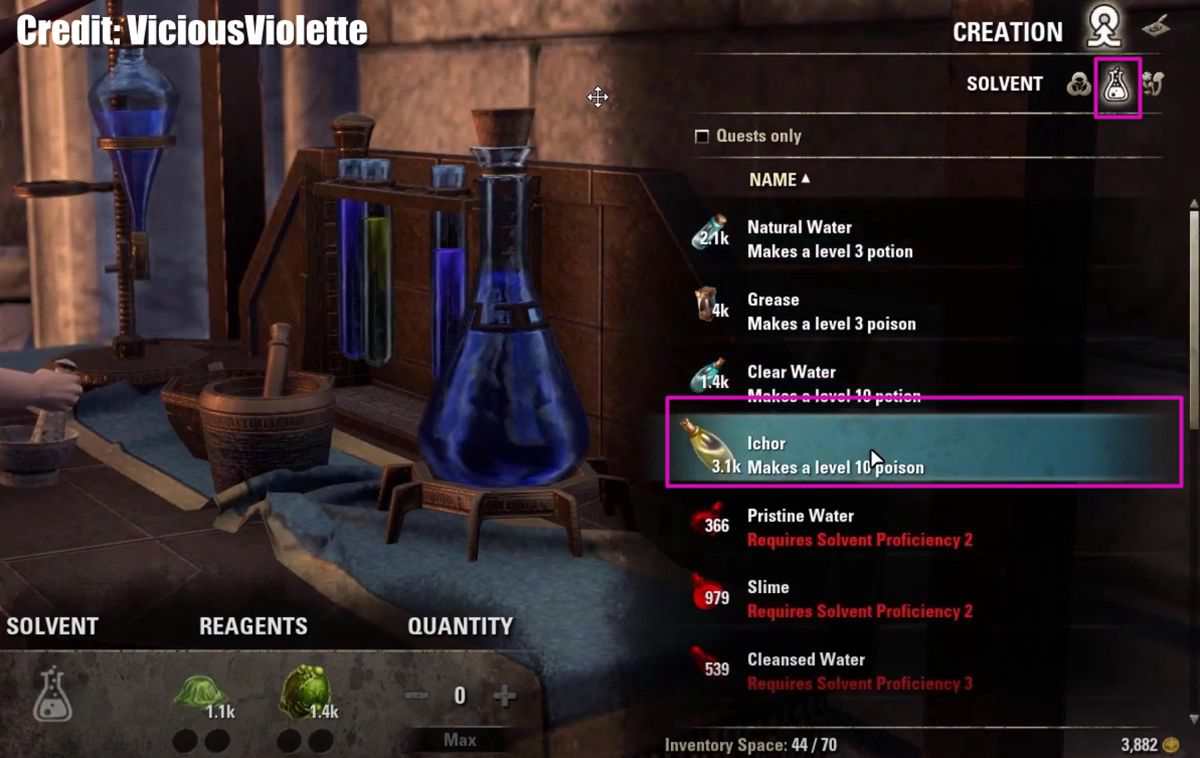Show all materials with the three-ring filter icon
Screen dimensions: 1200x758
pyautogui.click(x=1078, y=85)
